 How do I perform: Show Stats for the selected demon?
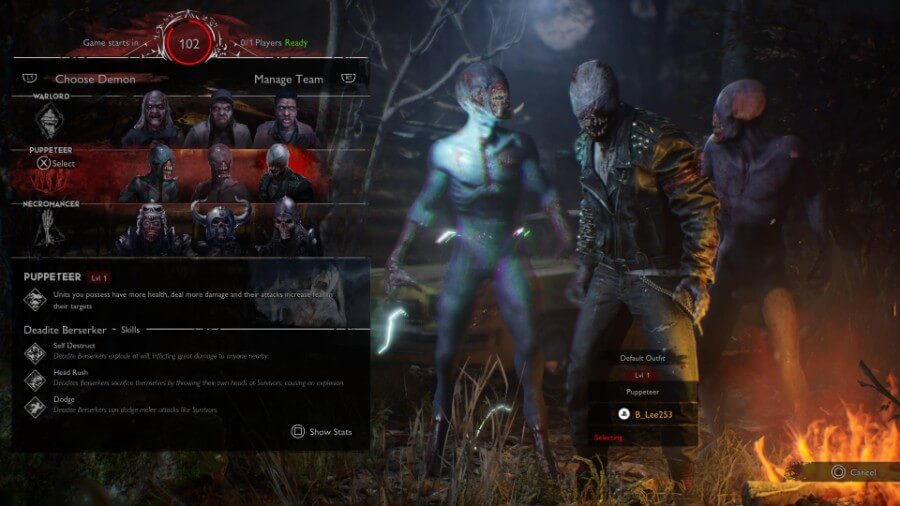click(x=322, y=432)
